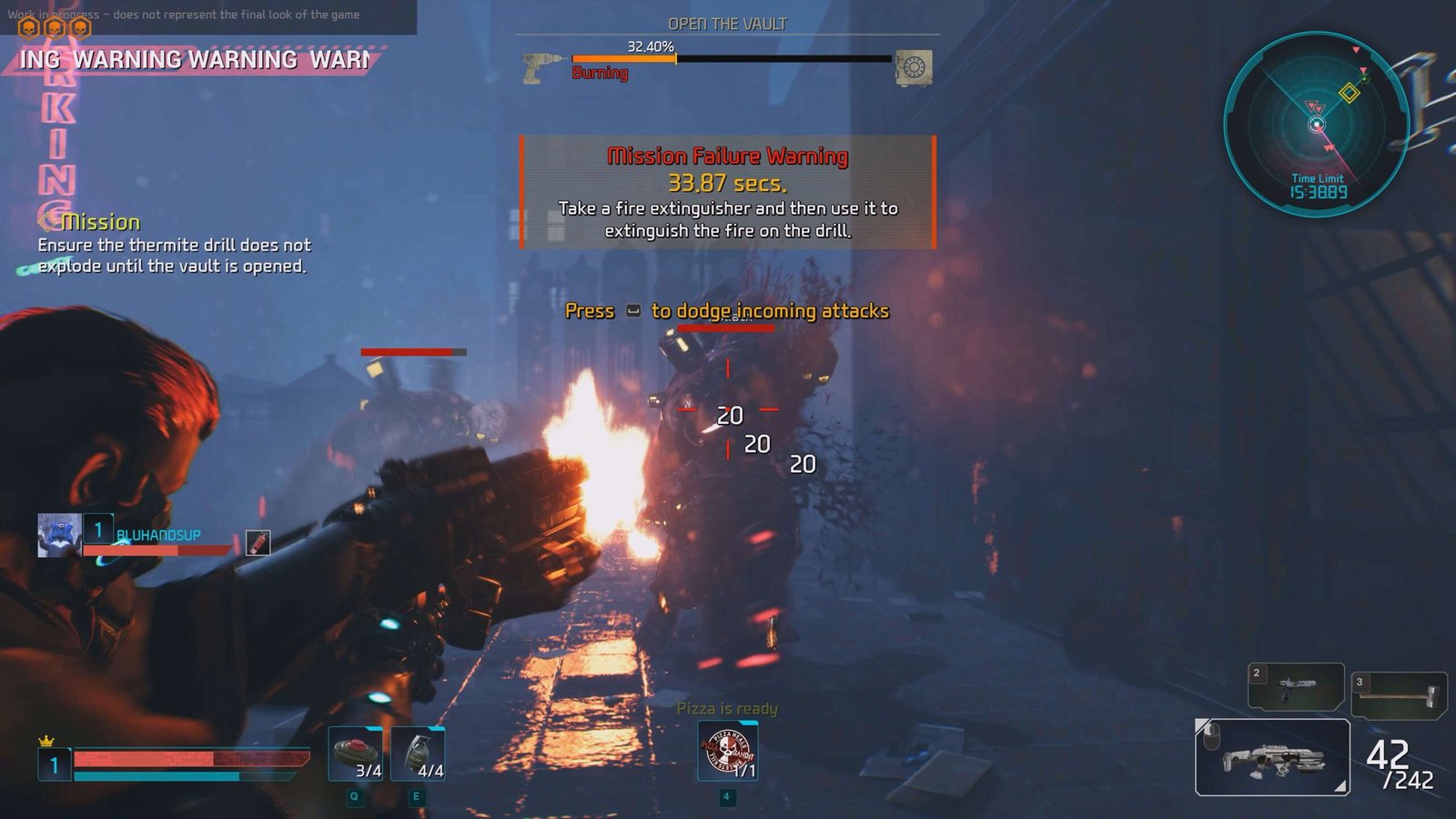Click the fire extinguisher icon beside BLUHANDSUP
The height and width of the screenshot is (819, 1456).
click(258, 542)
